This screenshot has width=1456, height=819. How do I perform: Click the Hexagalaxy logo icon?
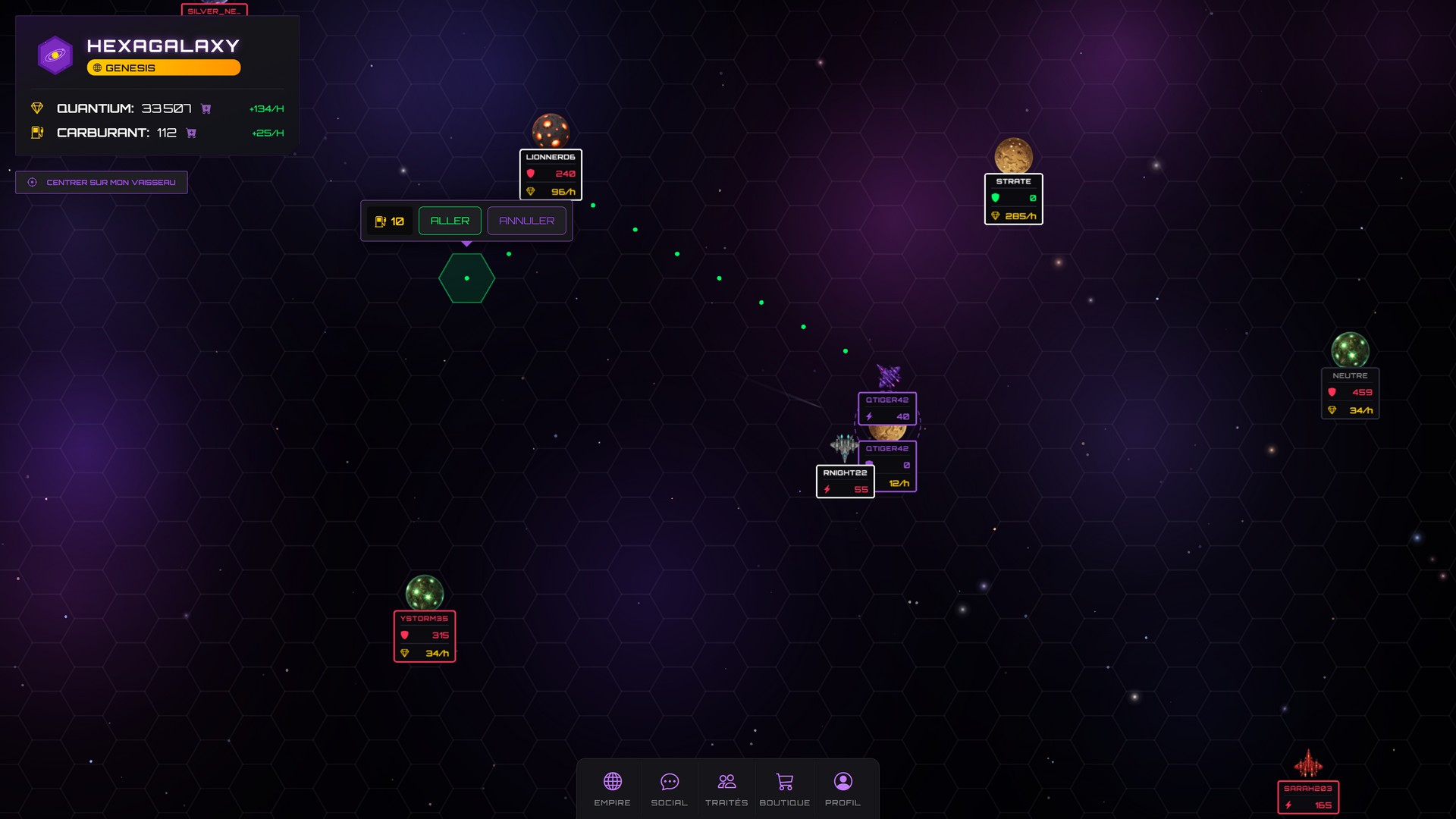55,55
